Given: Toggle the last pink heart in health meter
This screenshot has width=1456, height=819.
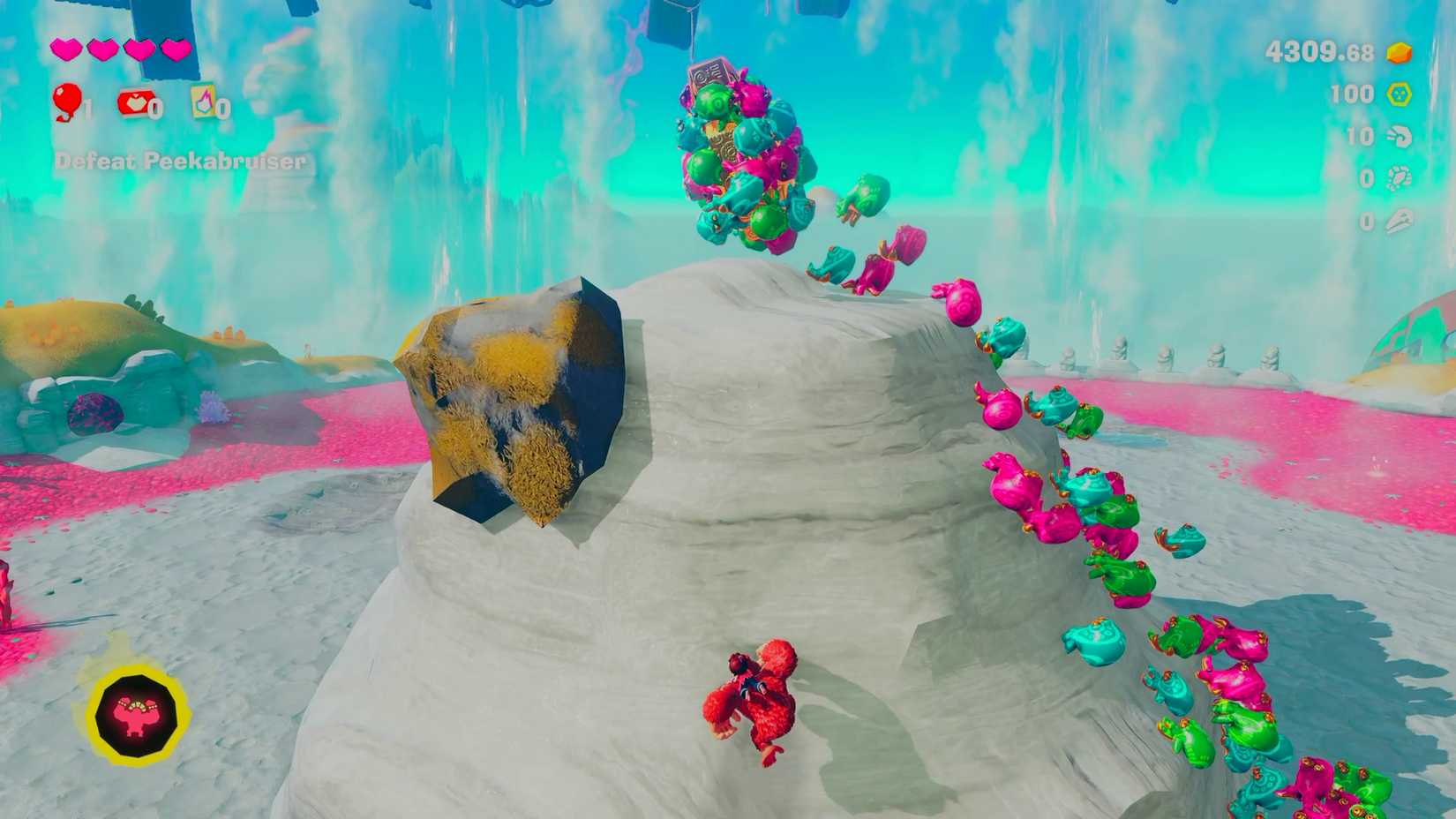Looking at the screenshot, I should [x=173, y=50].
